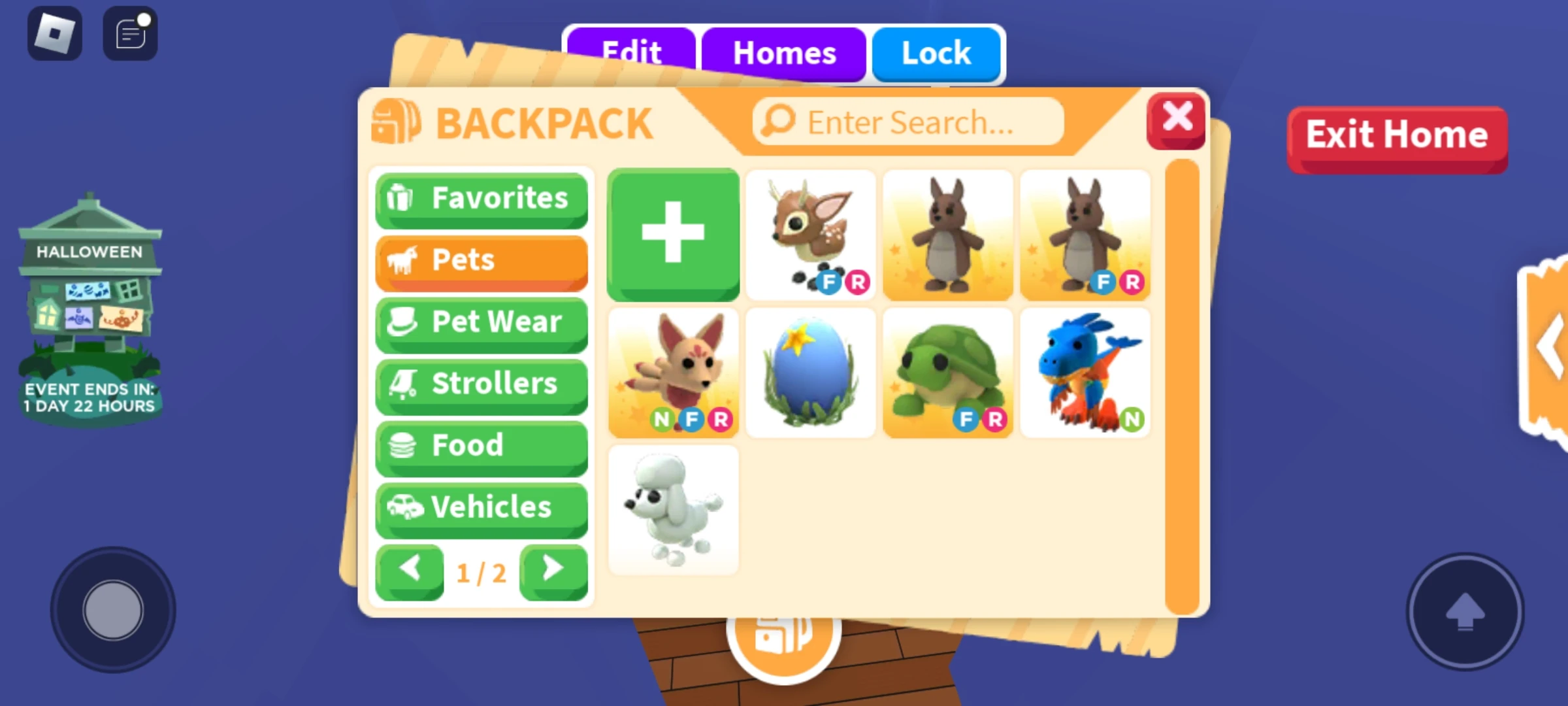Open the chat notification icon
This screenshot has height=706, width=1568.
click(129, 32)
